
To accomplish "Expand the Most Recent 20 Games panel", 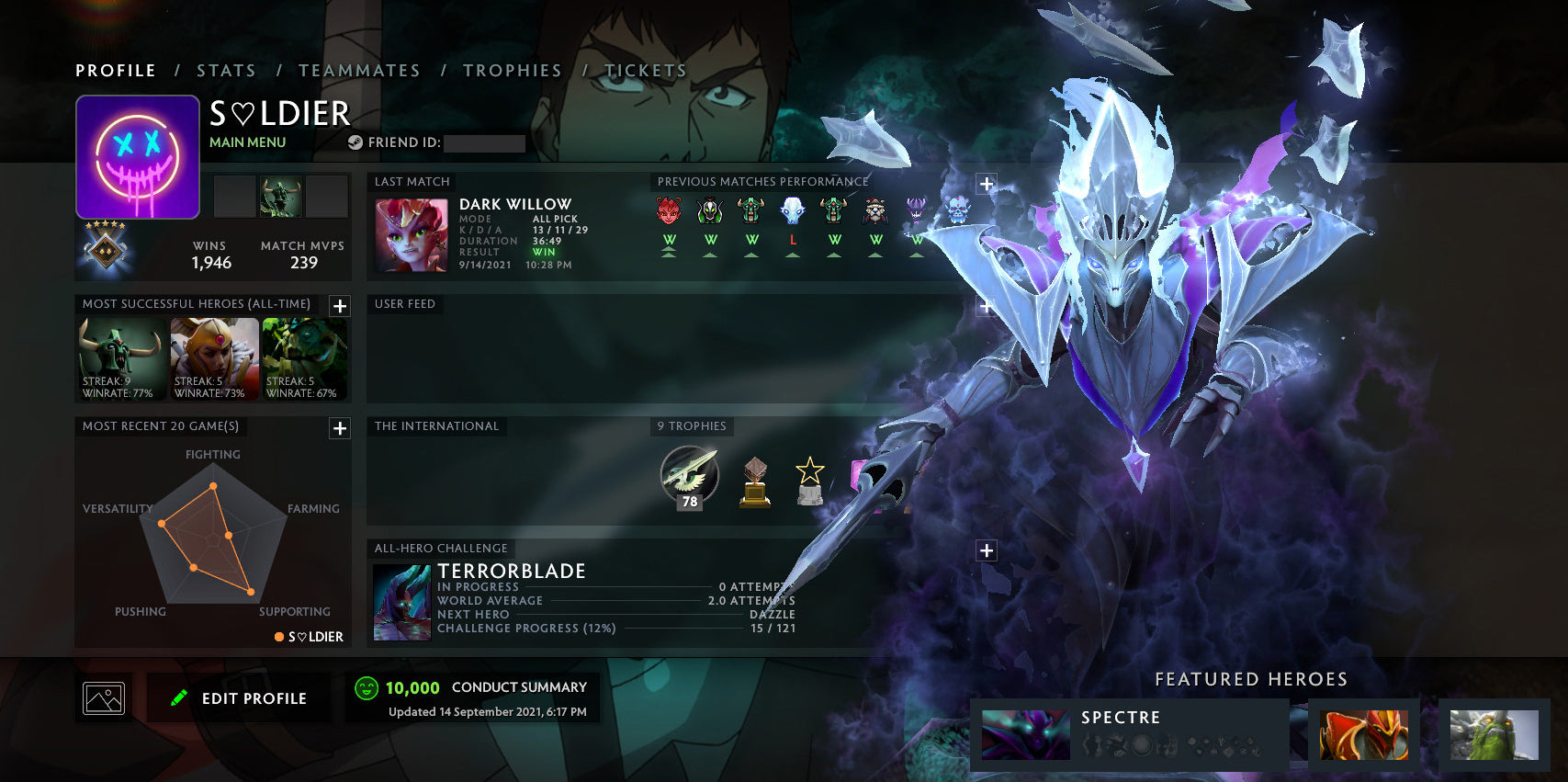I will pos(340,428).
